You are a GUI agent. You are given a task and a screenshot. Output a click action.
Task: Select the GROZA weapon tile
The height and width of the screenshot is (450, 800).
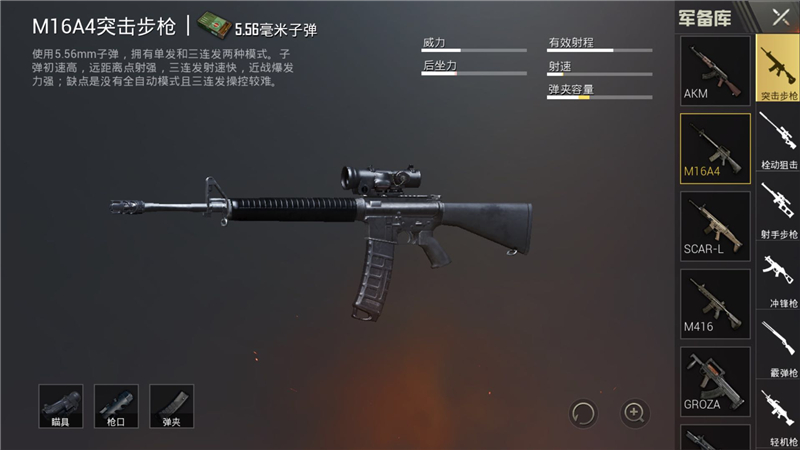tap(714, 382)
